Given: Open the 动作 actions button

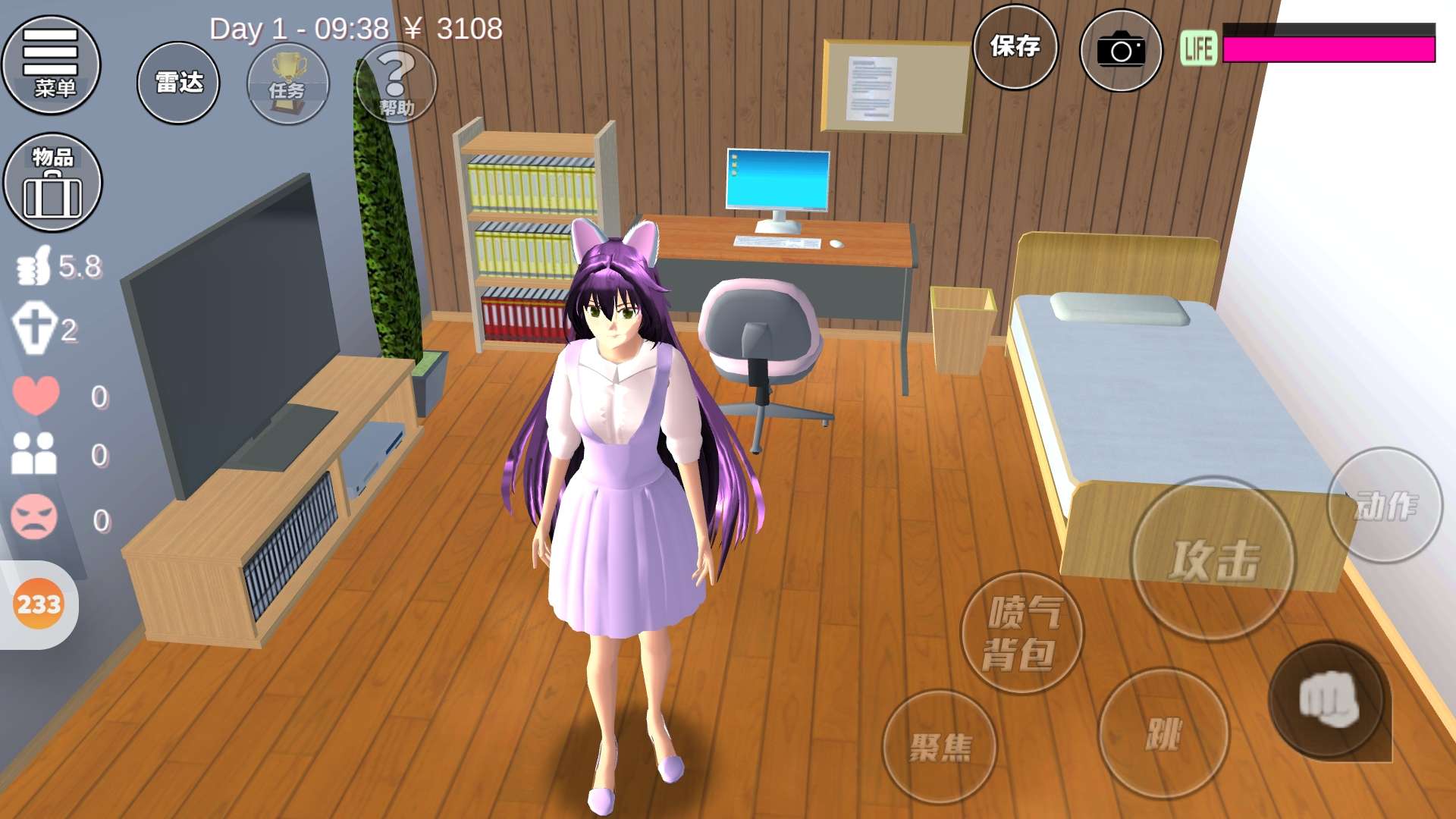Looking at the screenshot, I should tap(1384, 505).
